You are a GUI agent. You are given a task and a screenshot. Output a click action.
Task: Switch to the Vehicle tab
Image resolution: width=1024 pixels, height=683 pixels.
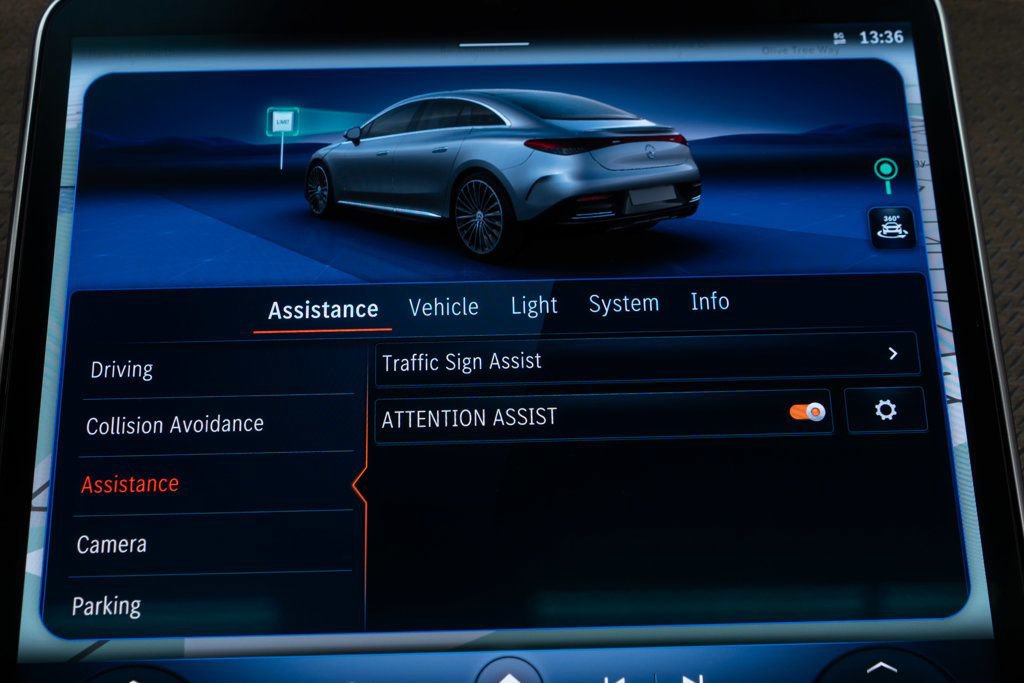[x=443, y=307]
